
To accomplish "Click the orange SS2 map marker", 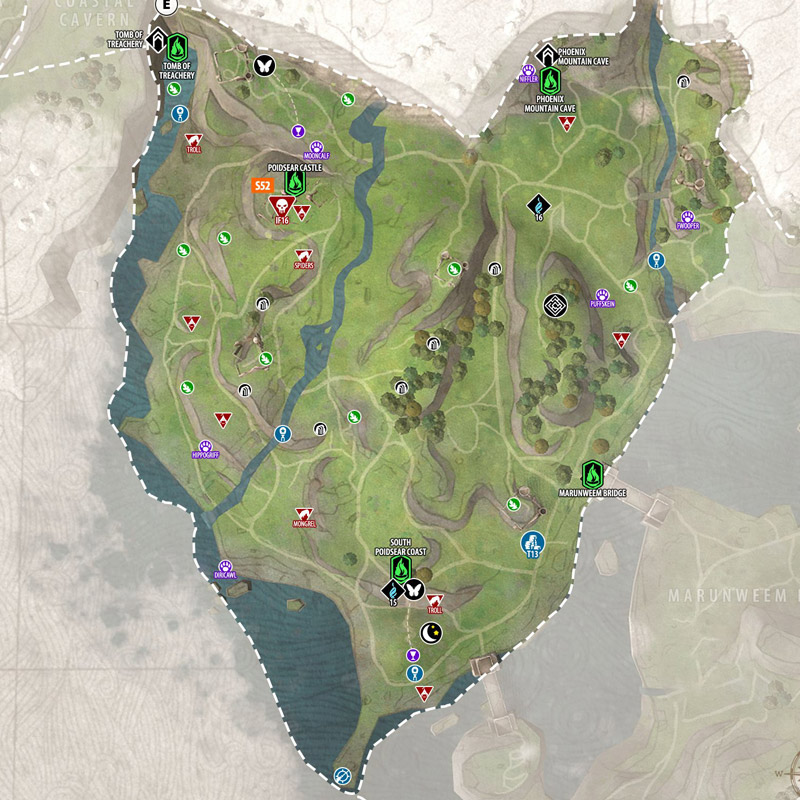I will [x=263, y=186].
